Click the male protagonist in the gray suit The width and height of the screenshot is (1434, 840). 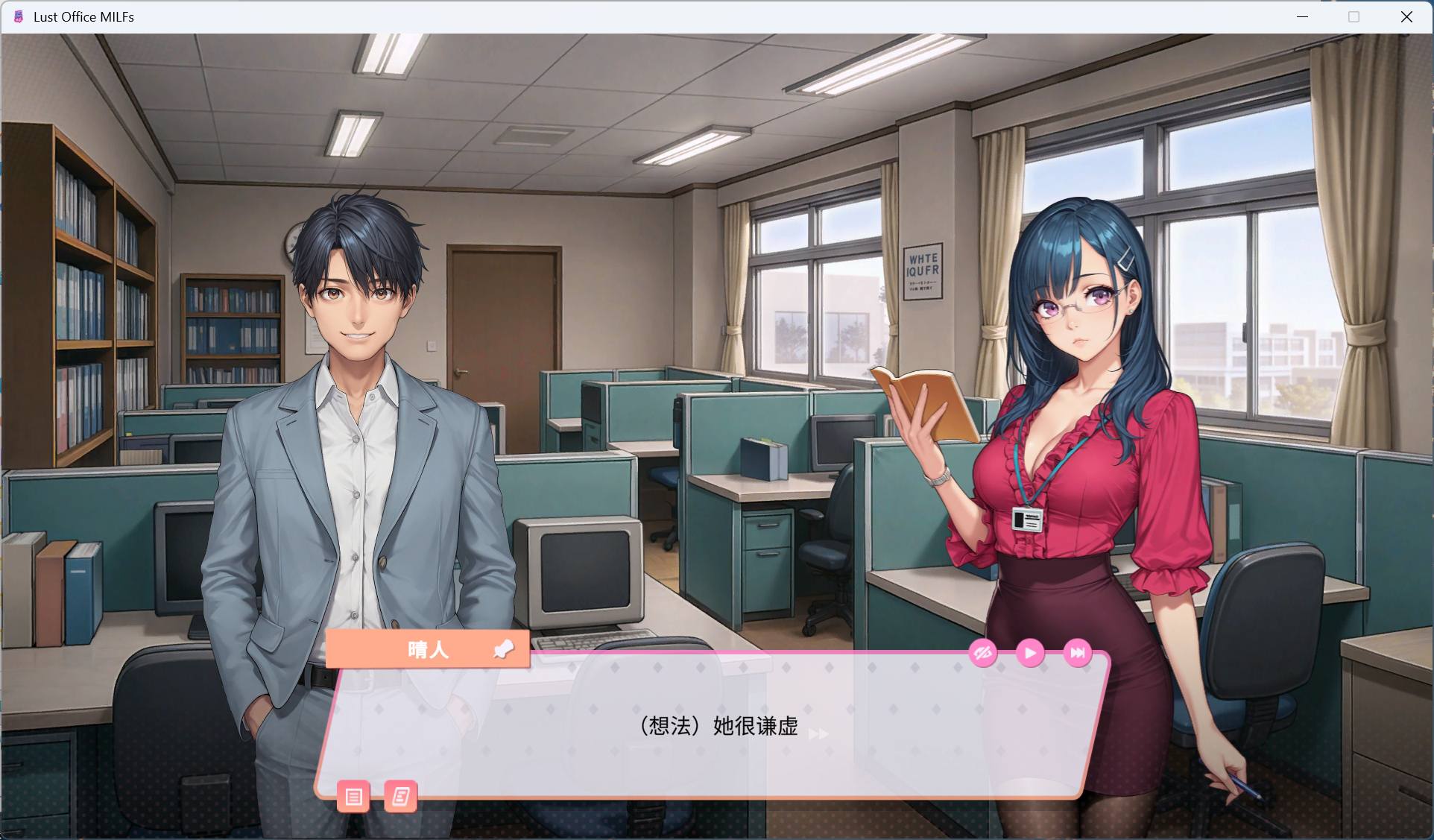click(358, 447)
